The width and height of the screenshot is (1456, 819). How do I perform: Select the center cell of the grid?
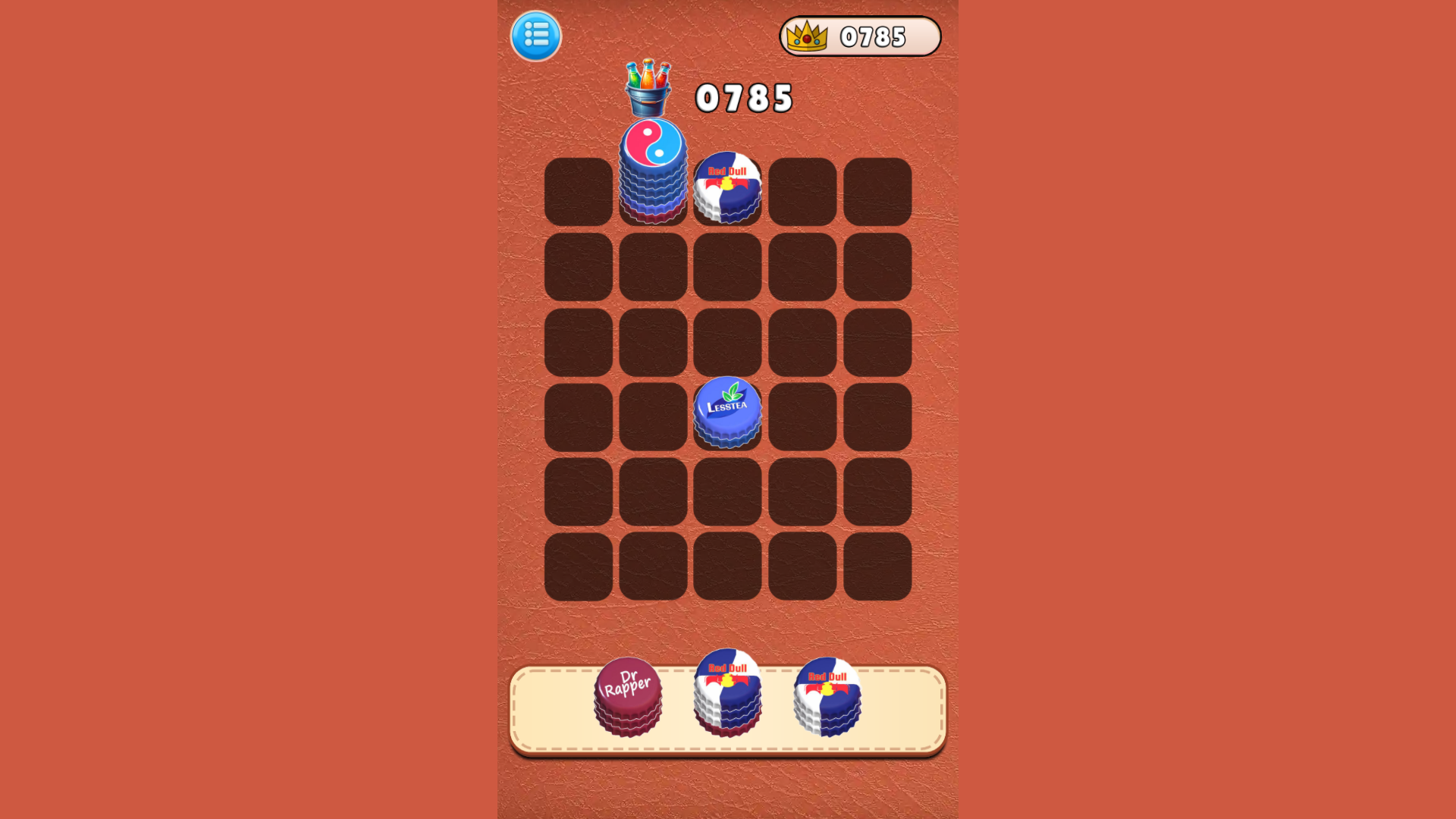[728, 343]
